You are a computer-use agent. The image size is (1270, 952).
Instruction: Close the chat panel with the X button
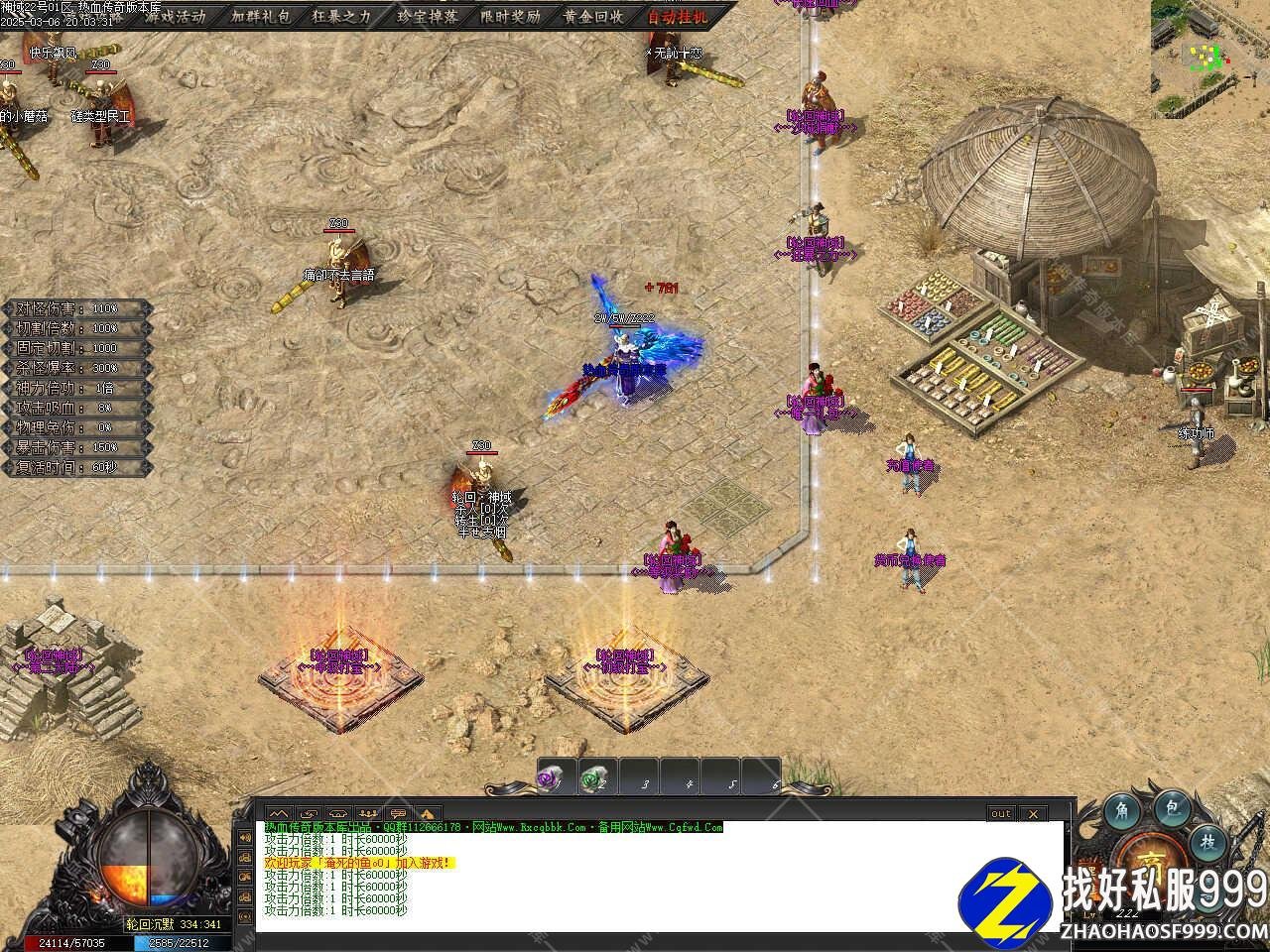point(1033,814)
